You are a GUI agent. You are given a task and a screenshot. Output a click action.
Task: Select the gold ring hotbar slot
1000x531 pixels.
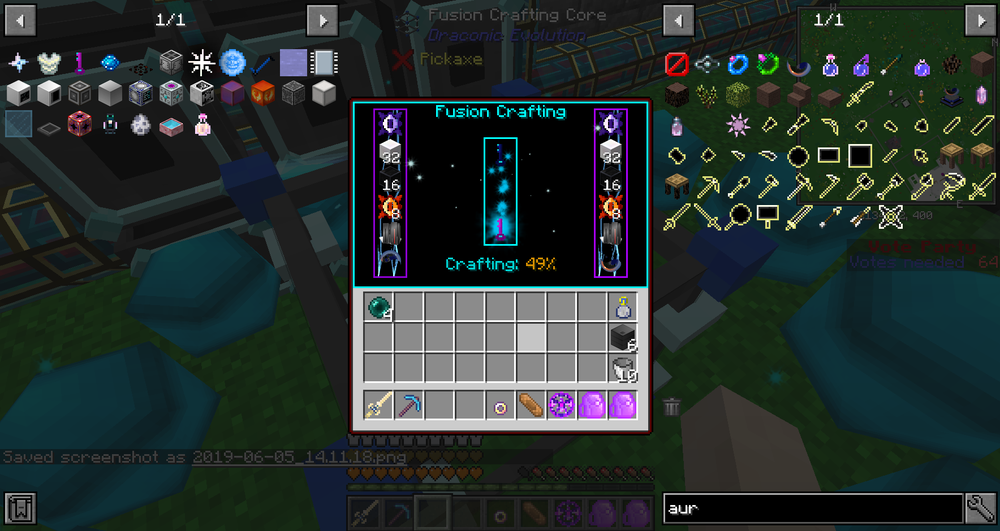501,406
